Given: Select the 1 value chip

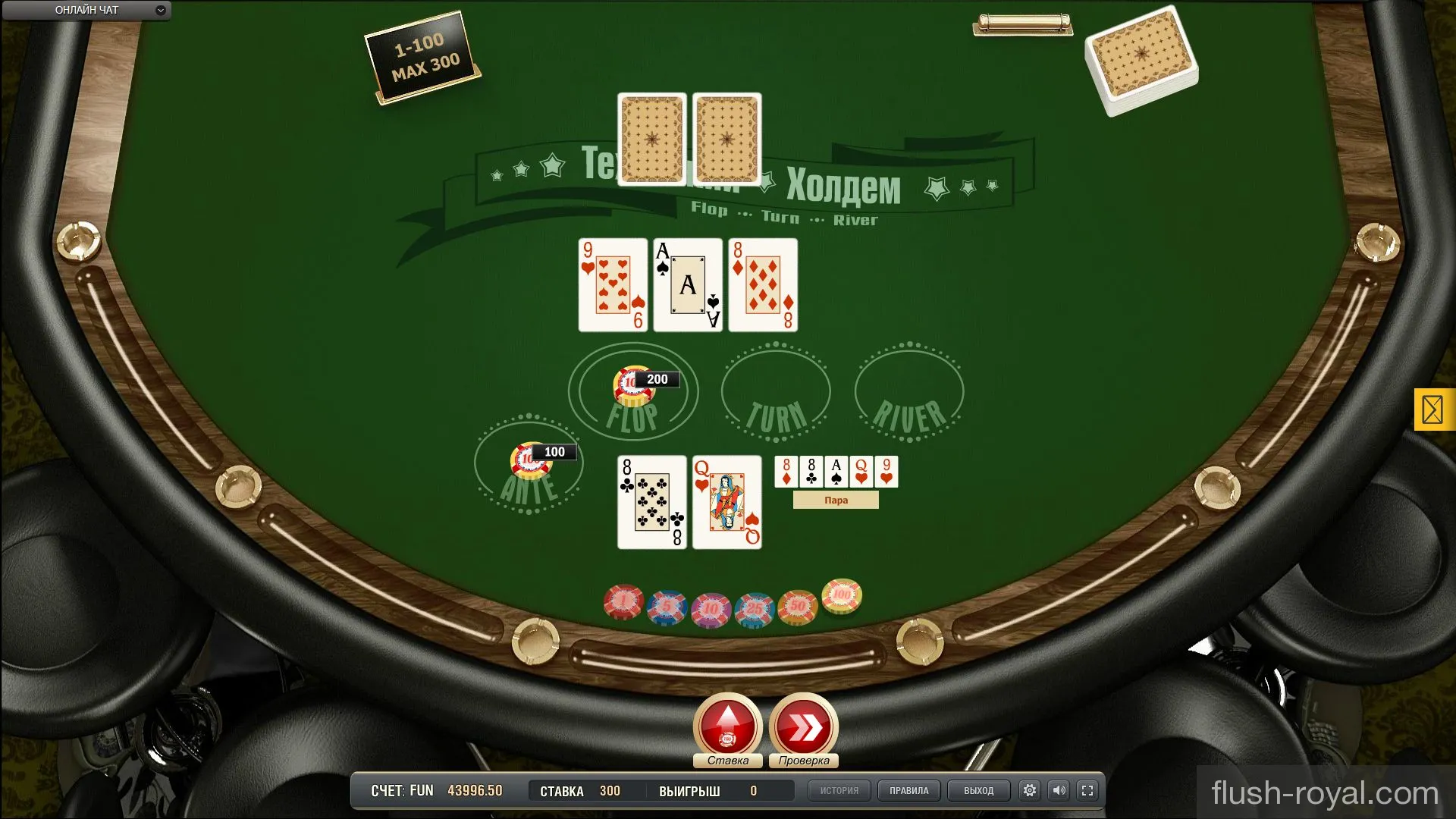Looking at the screenshot, I should coord(623,602).
